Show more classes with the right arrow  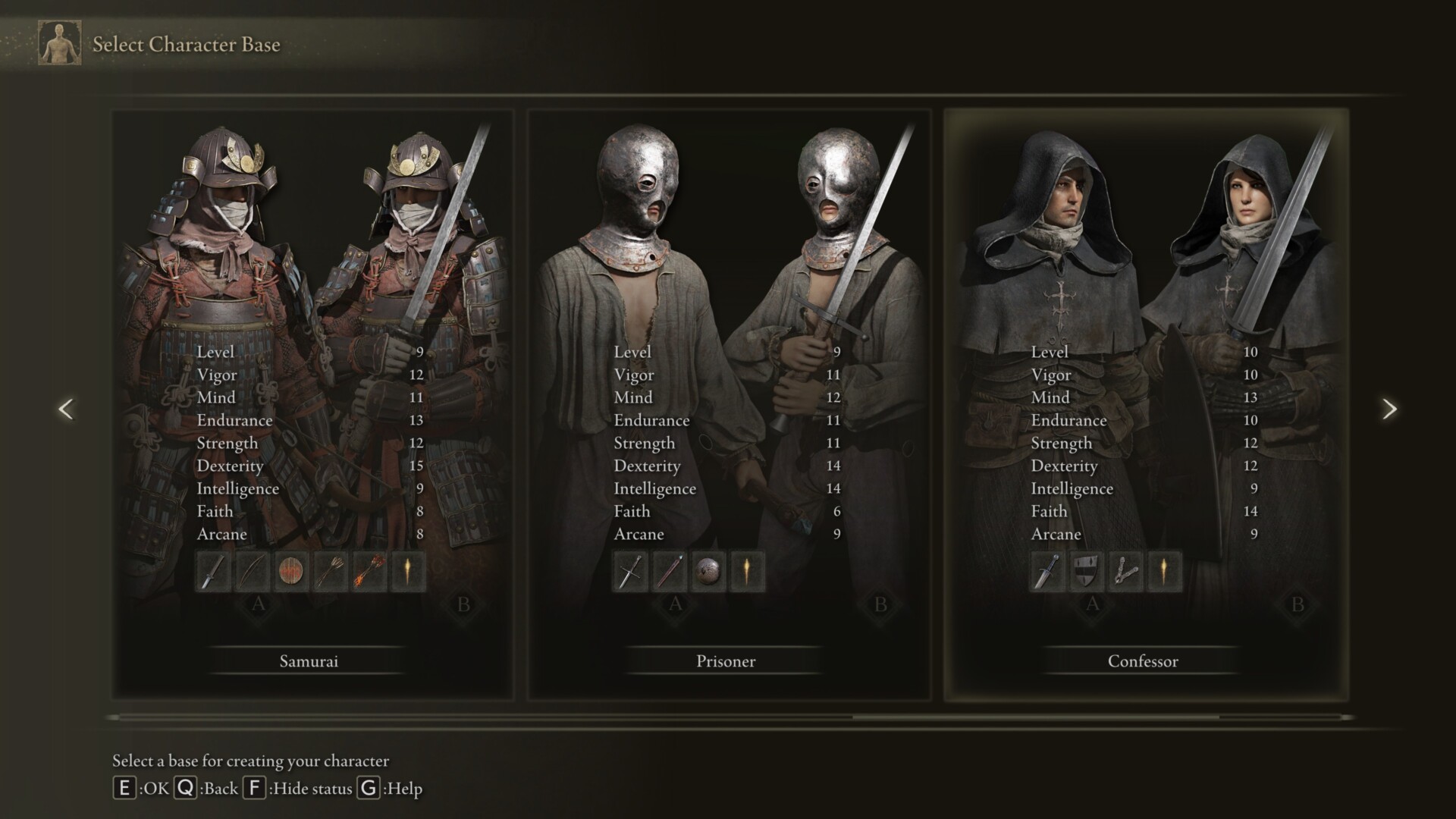(x=1389, y=409)
